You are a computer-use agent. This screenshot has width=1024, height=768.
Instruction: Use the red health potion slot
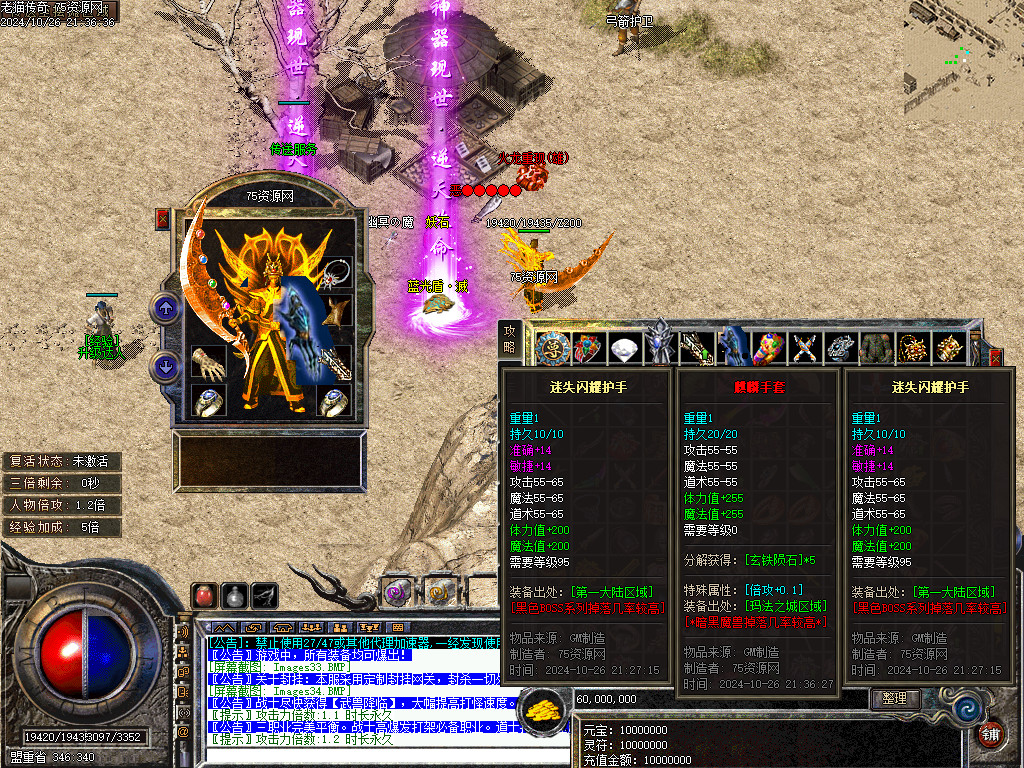[x=204, y=595]
